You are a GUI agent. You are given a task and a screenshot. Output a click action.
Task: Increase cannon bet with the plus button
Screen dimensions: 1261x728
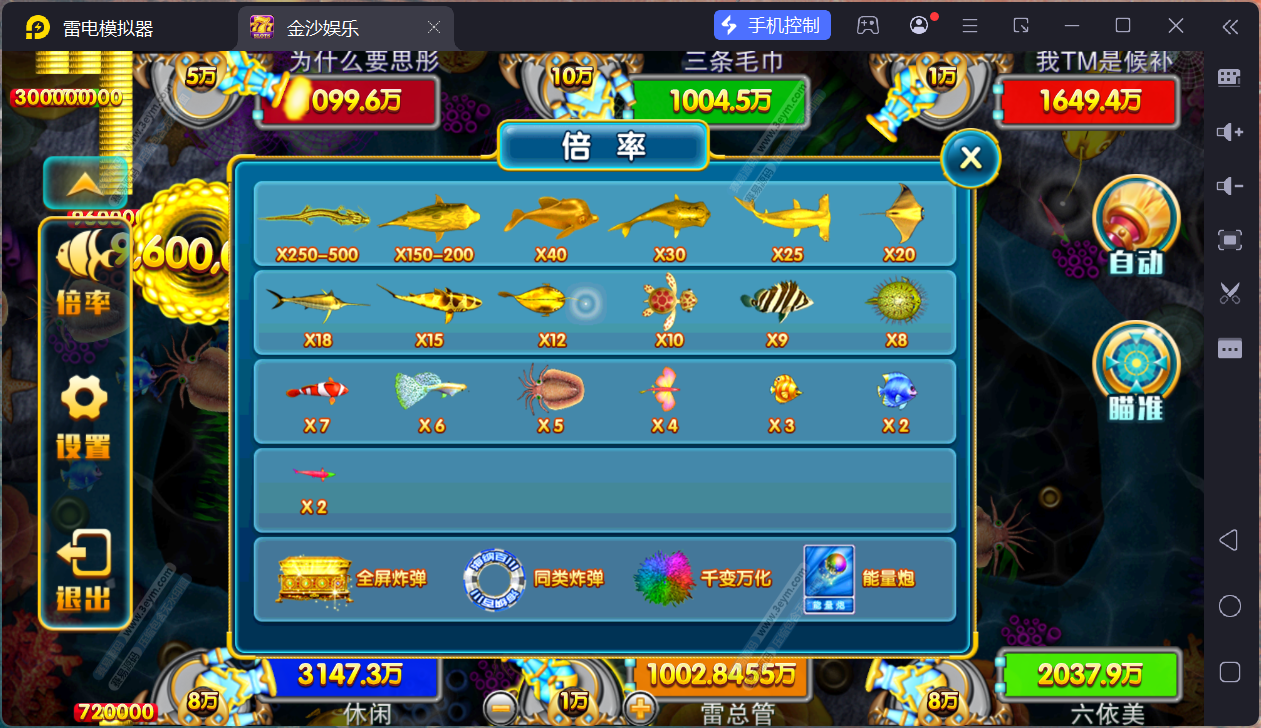click(x=640, y=709)
